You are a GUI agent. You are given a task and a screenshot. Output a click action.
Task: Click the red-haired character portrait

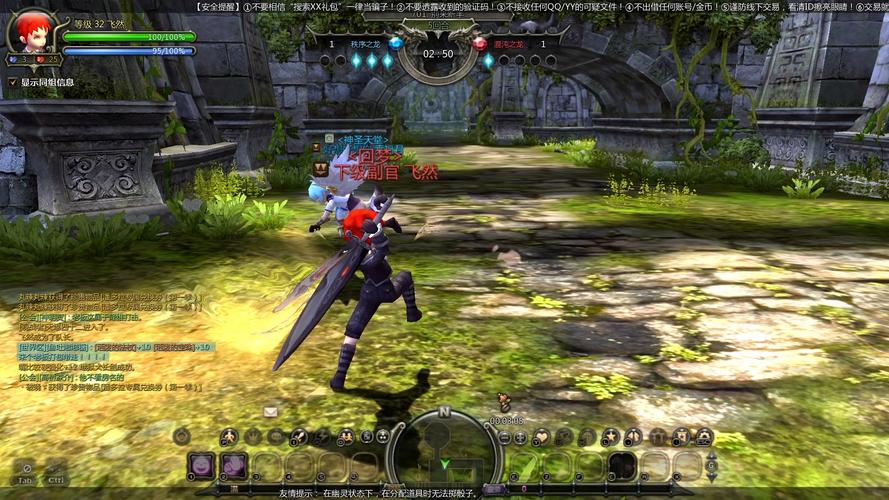(x=31, y=31)
